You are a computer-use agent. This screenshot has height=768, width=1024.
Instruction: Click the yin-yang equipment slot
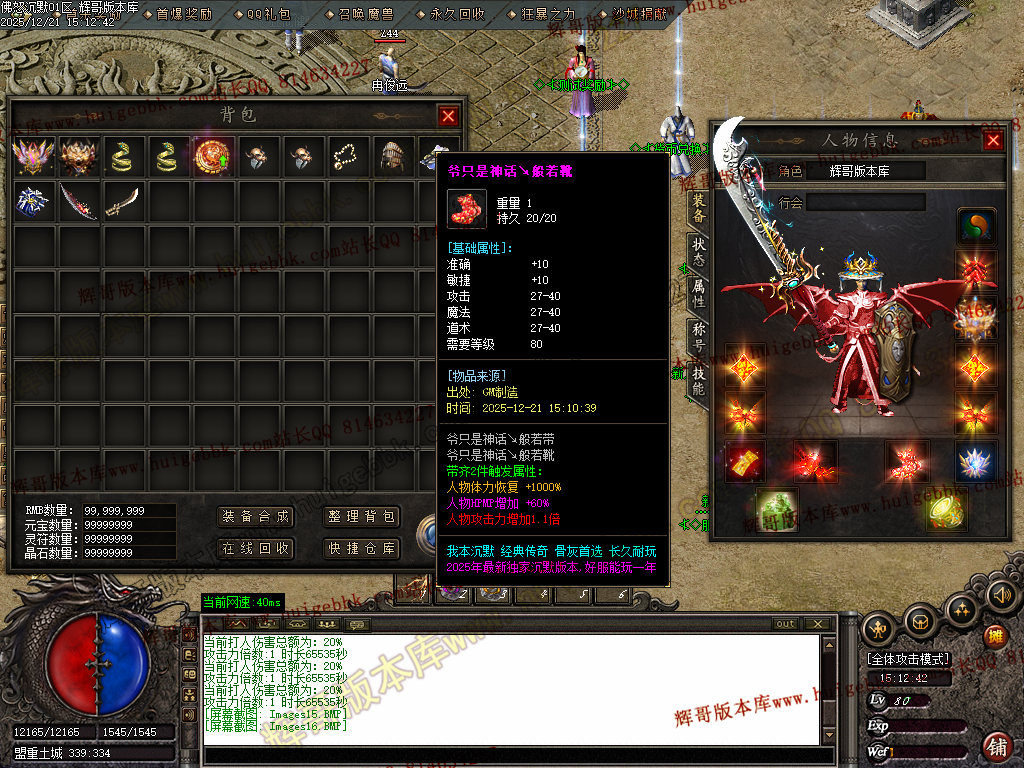tap(976, 226)
